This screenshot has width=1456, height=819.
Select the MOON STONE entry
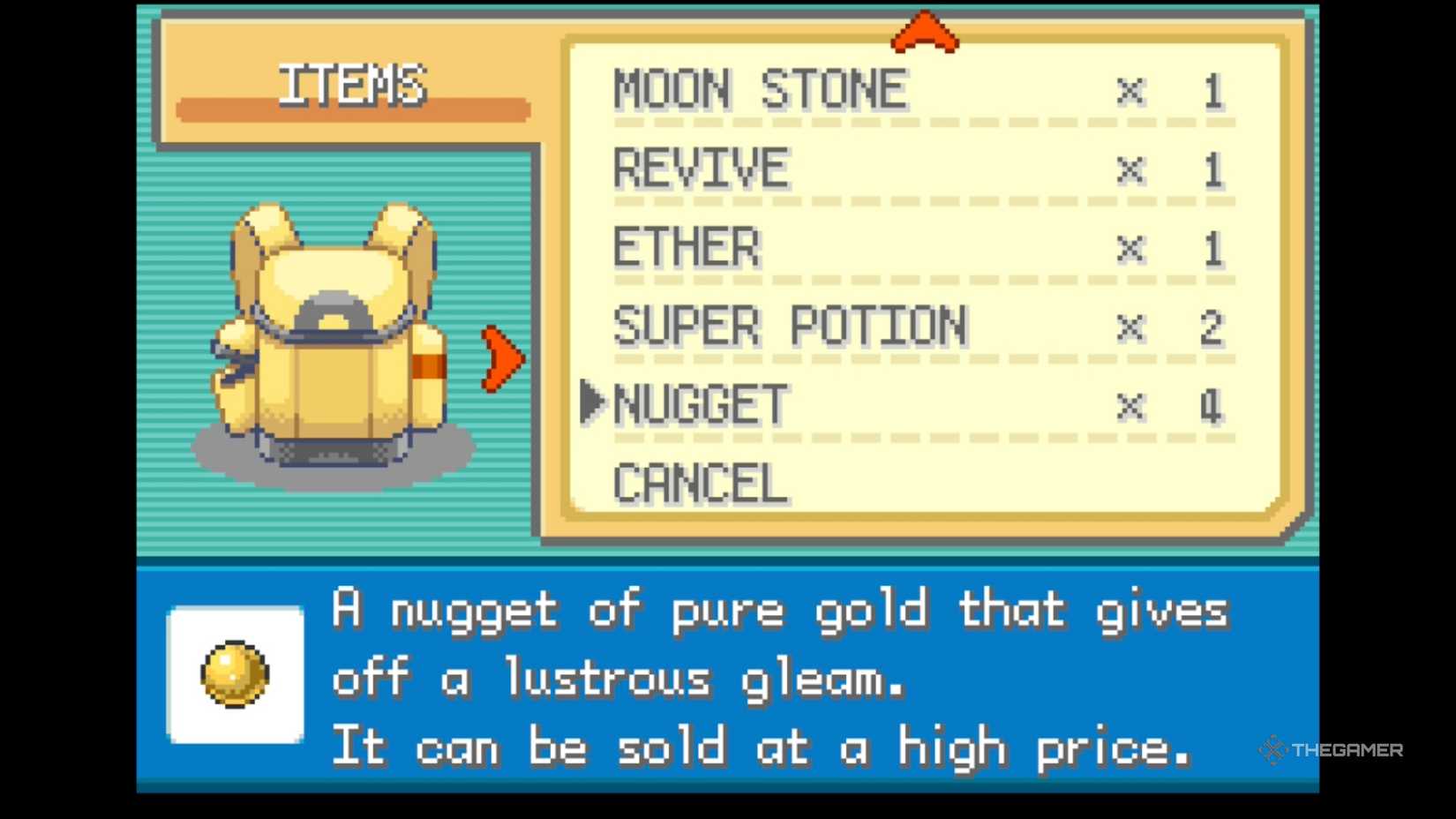[759, 86]
